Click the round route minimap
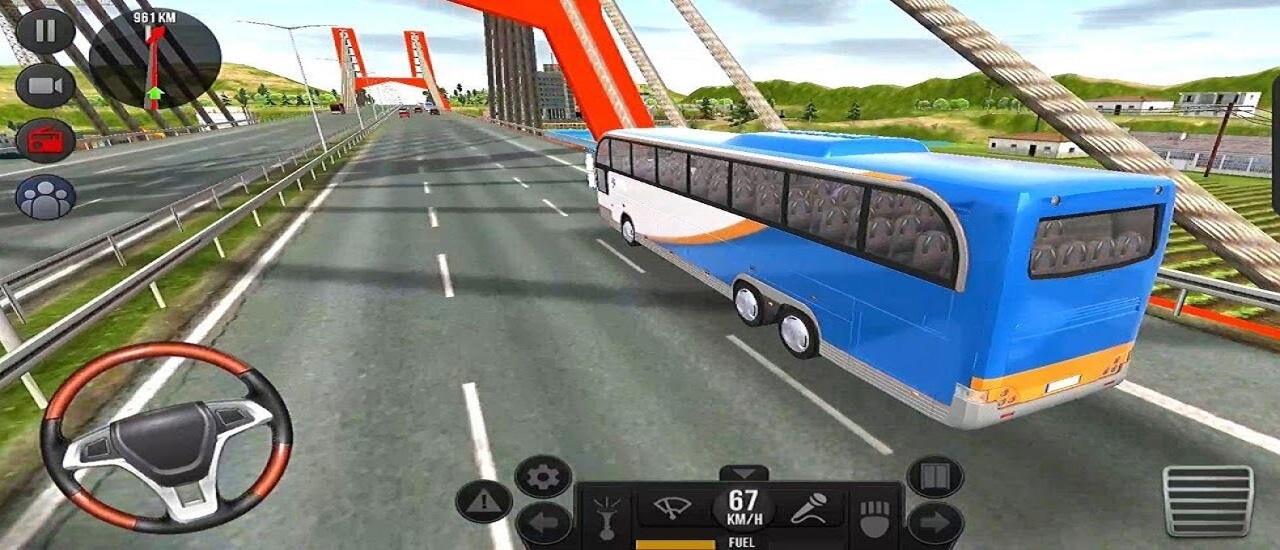The image size is (1280, 550). pos(155,58)
